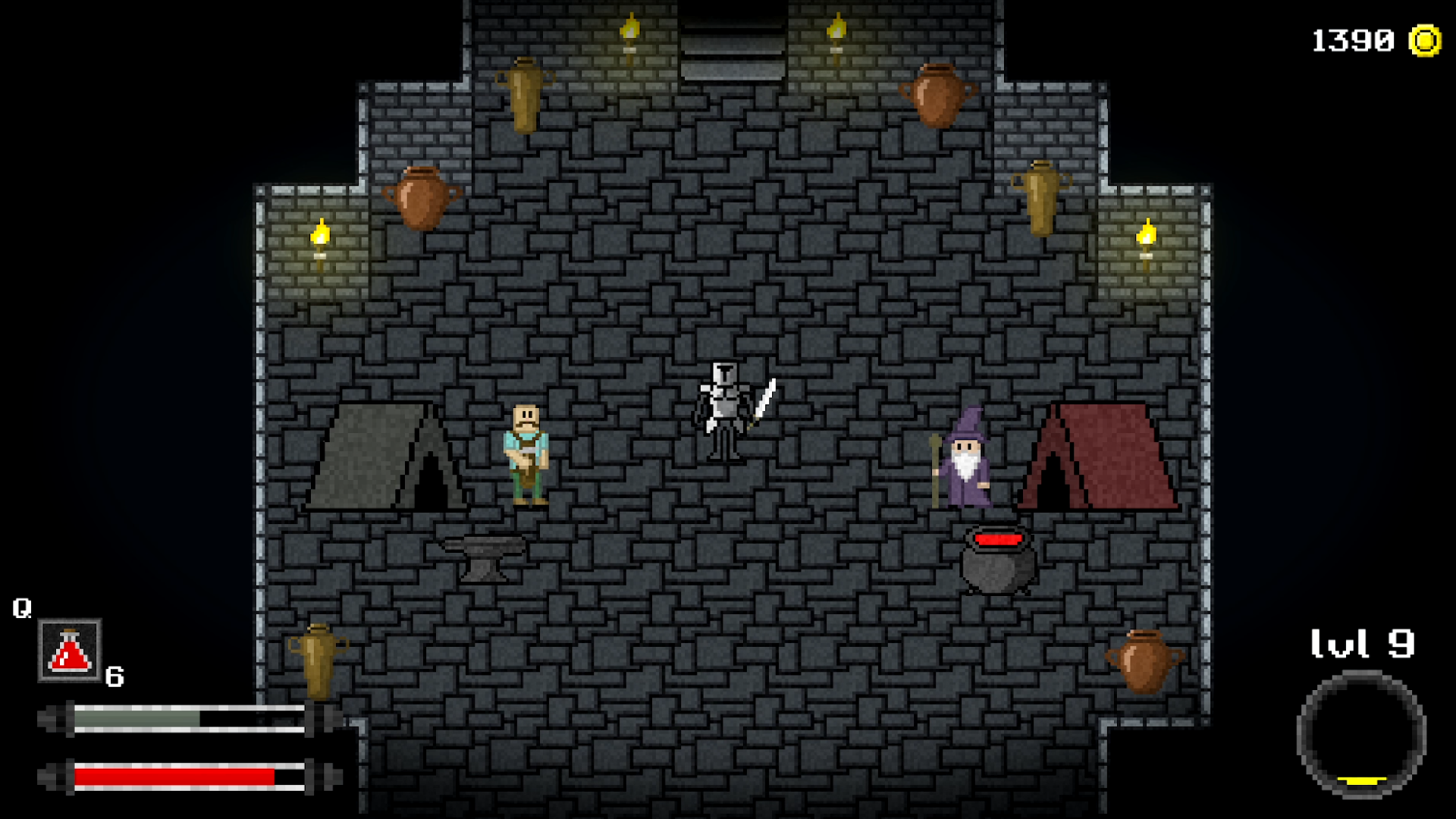
Task: Click the golden vase above the gray tent
Action: [x=526, y=95]
